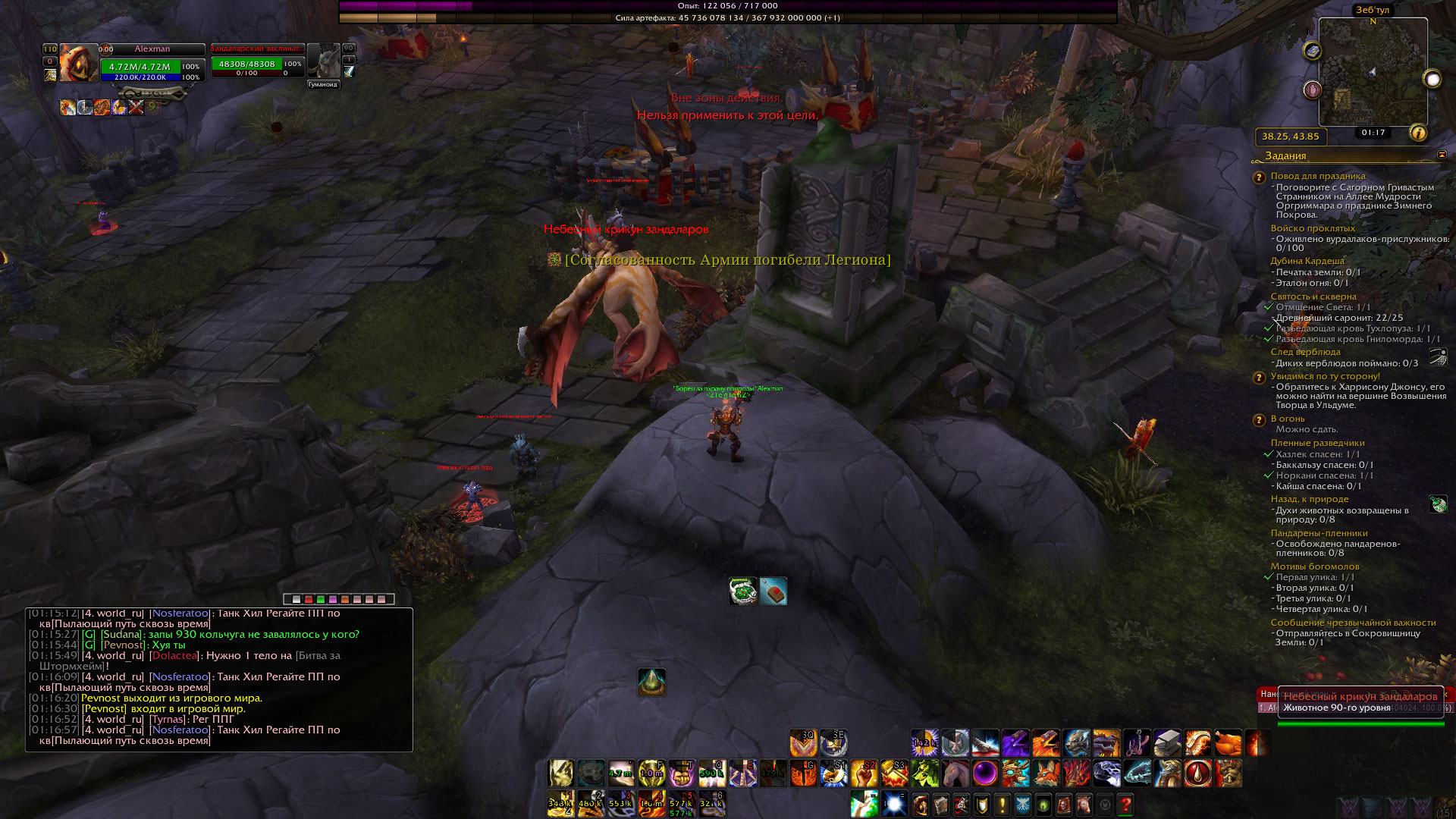
Task: Collapse the Задания quest tracker
Action: pos(1442,155)
